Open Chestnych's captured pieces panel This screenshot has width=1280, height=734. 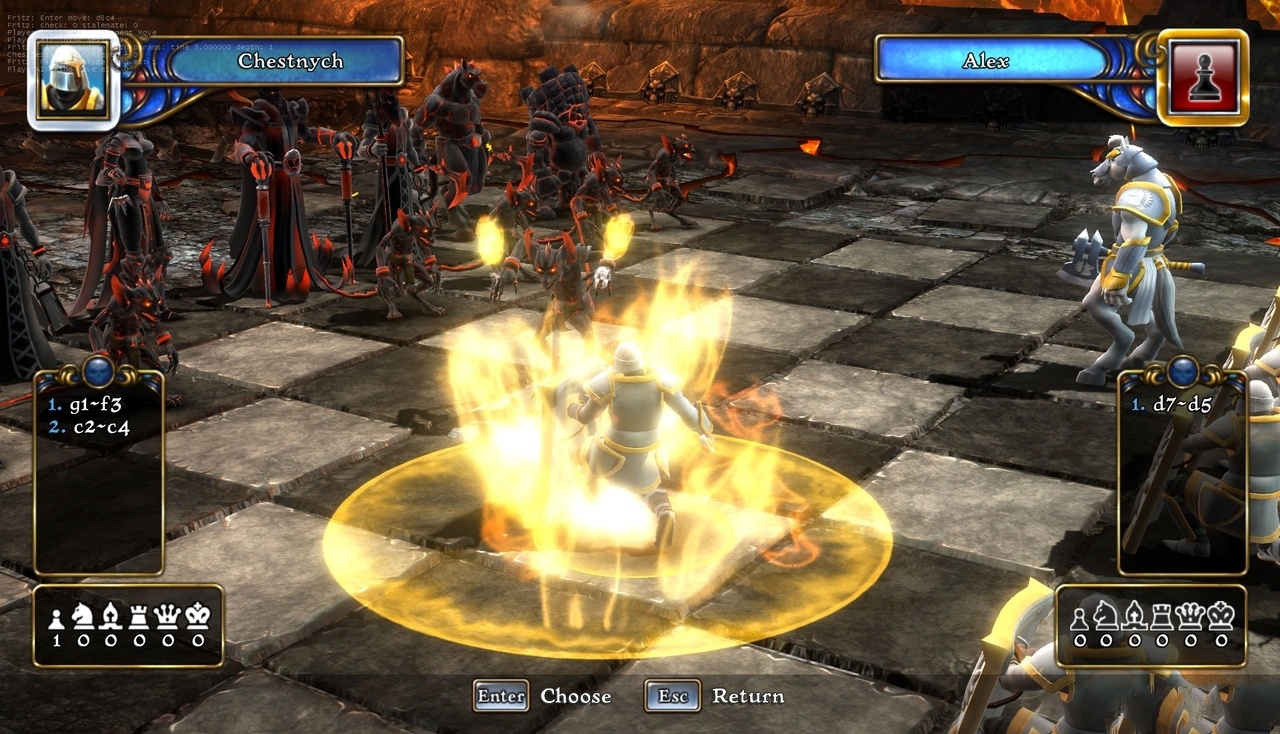128,626
